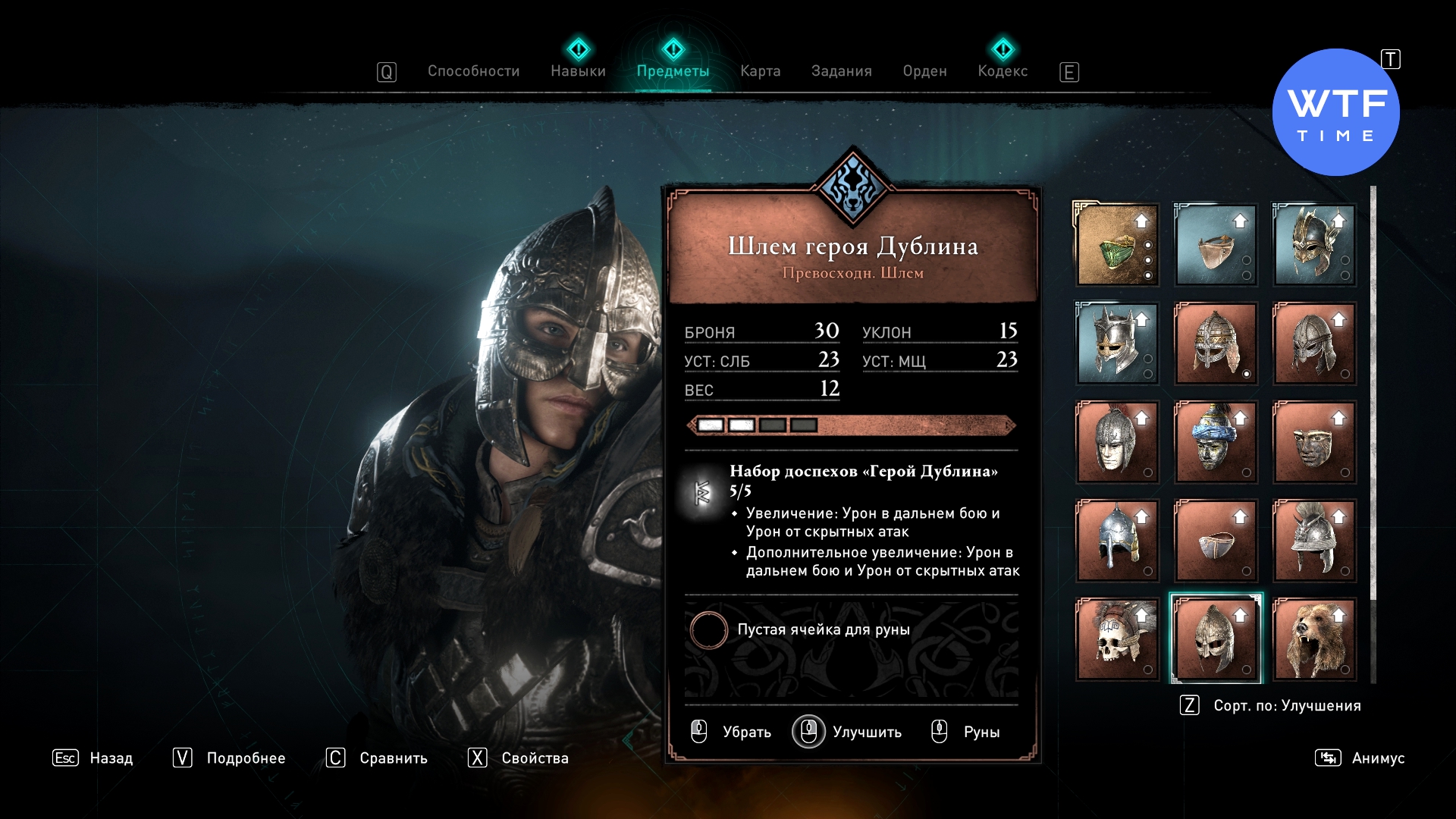This screenshot has width=1456, height=819.
Task: Select the spiked crown great helm
Action: click(1116, 344)
